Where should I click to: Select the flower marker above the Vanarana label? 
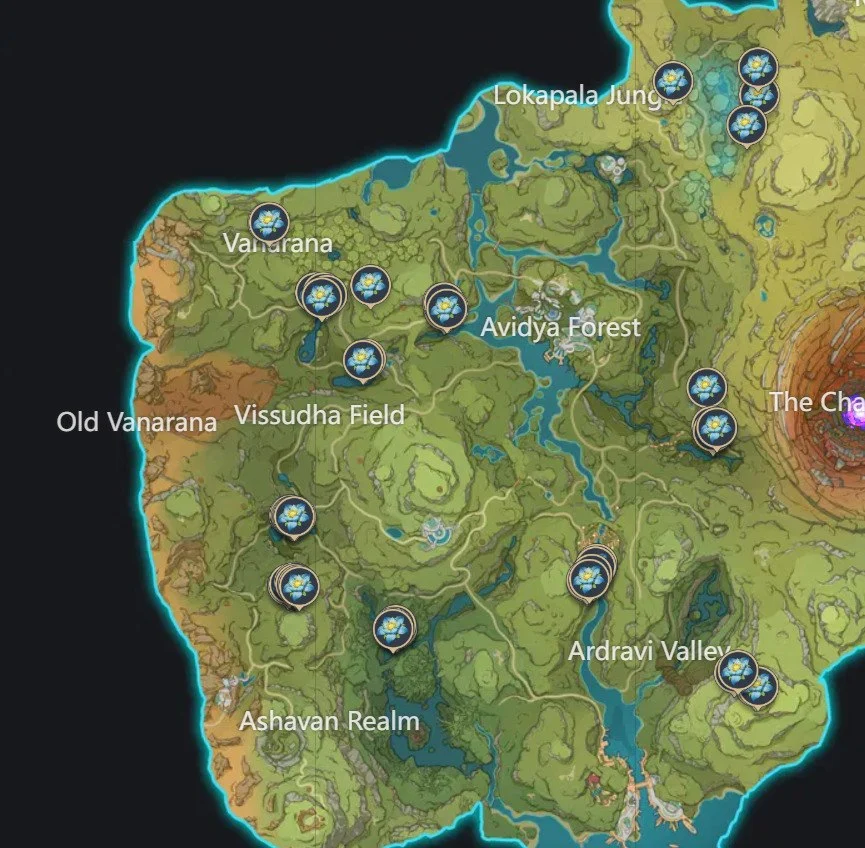coord(269,222)
